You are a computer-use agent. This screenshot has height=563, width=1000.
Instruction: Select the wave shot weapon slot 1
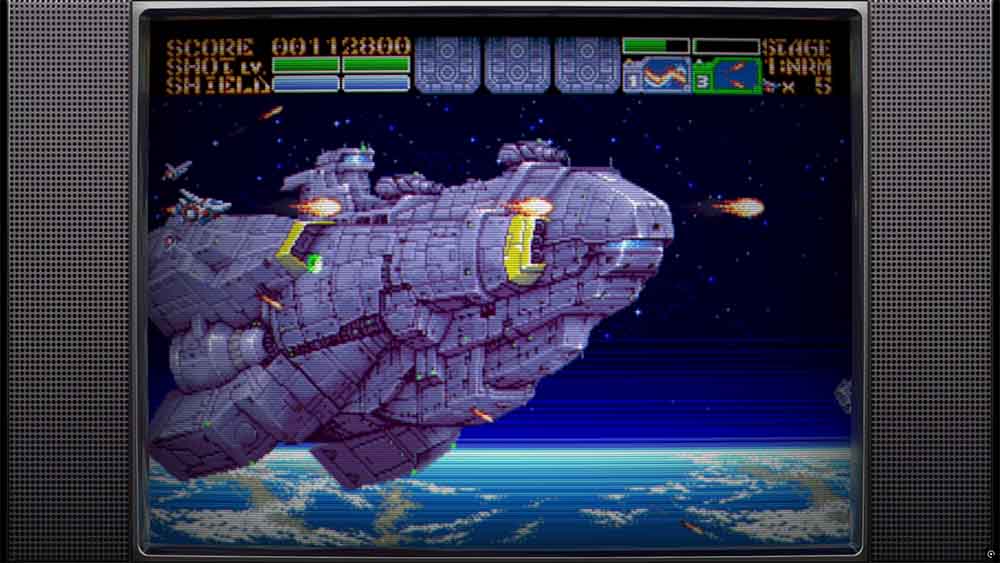(x=657, y=76)
